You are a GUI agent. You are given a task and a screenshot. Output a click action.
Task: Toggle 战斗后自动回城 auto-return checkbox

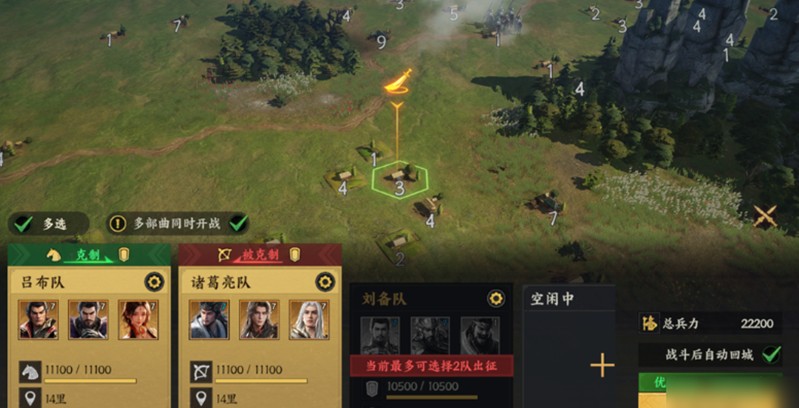coord(770,354)
